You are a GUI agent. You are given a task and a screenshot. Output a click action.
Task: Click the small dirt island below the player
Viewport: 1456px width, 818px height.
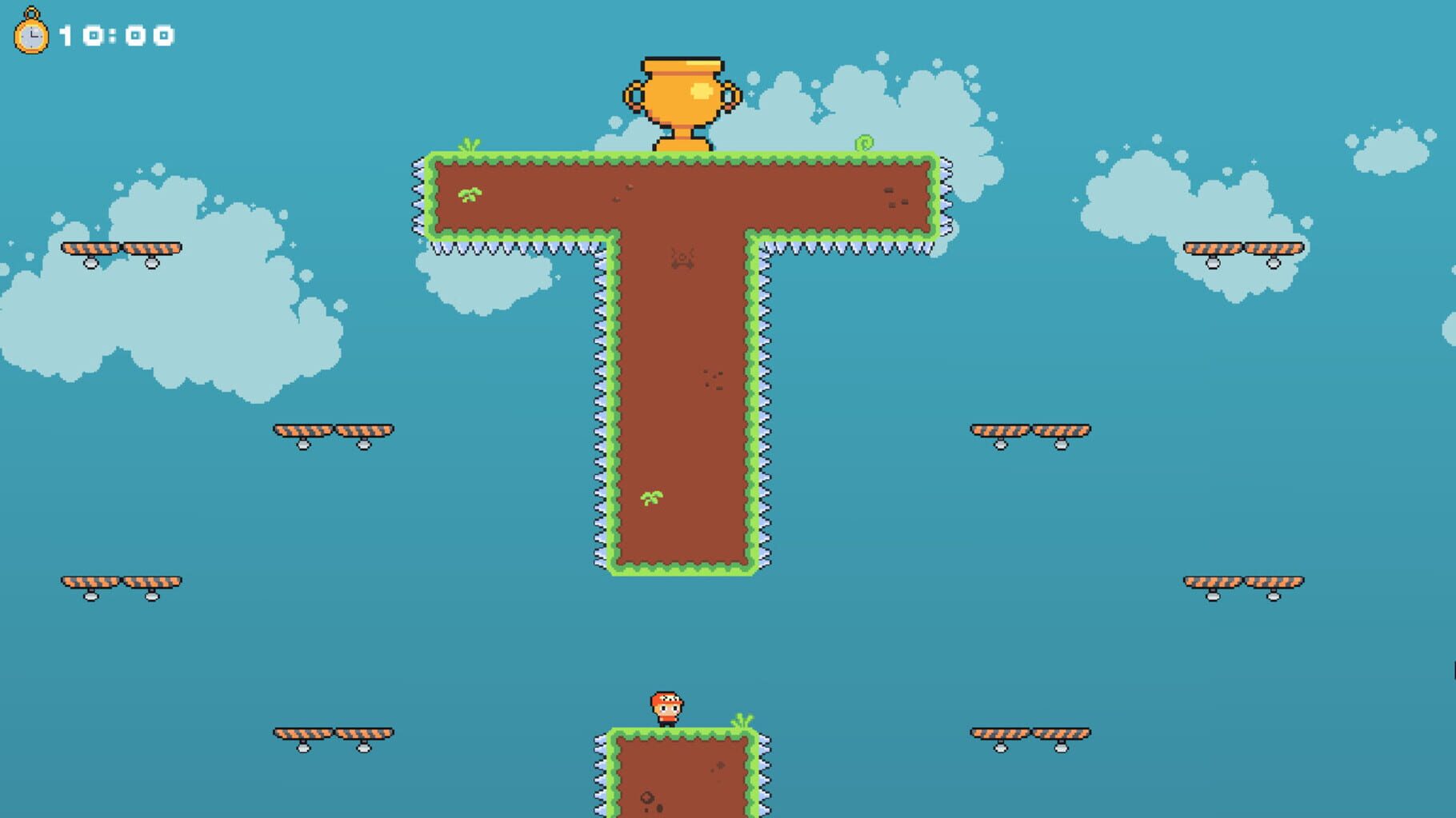pos(680,780)
